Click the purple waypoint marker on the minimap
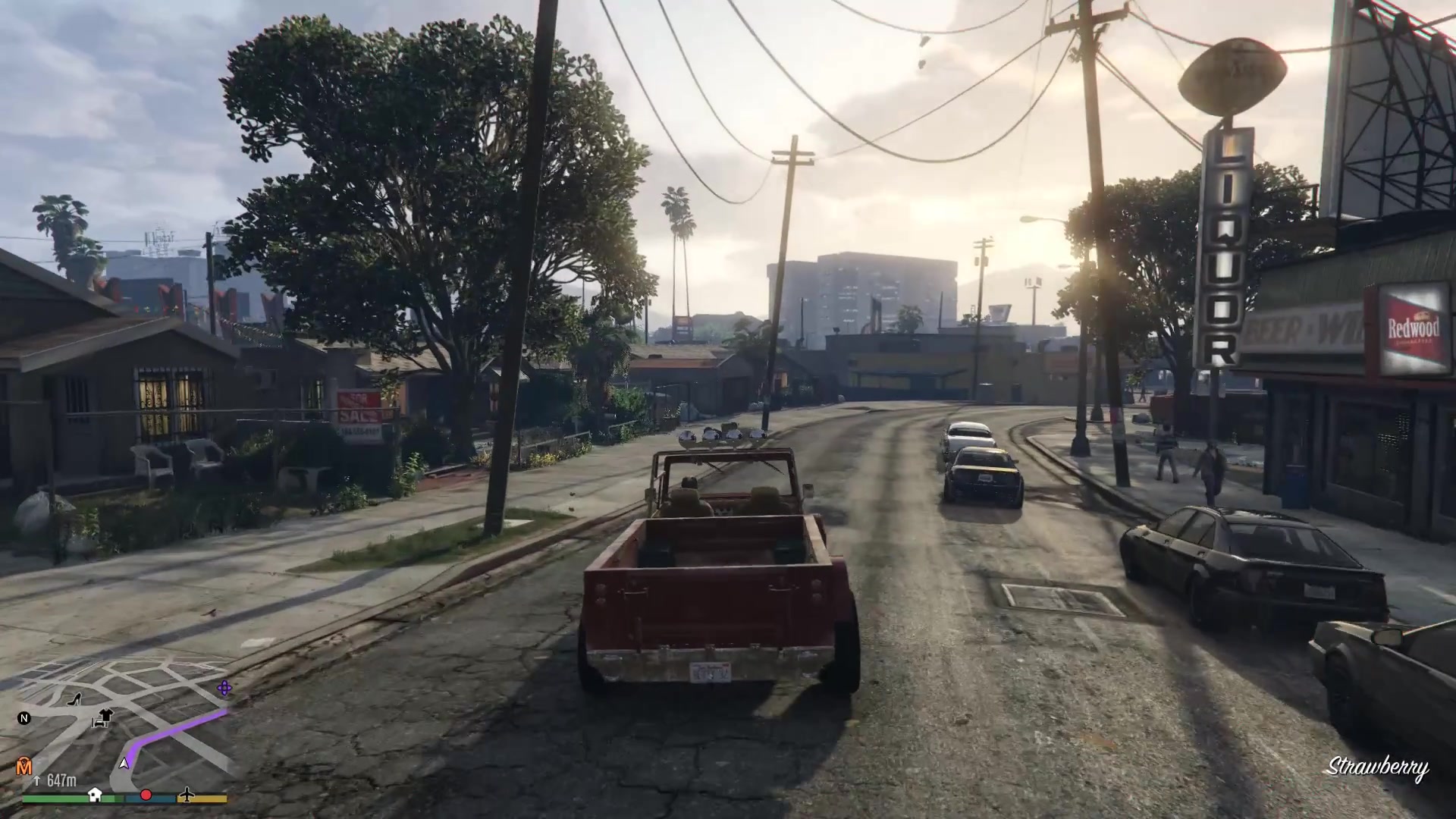1456x819 pixels. pos(224,688)
